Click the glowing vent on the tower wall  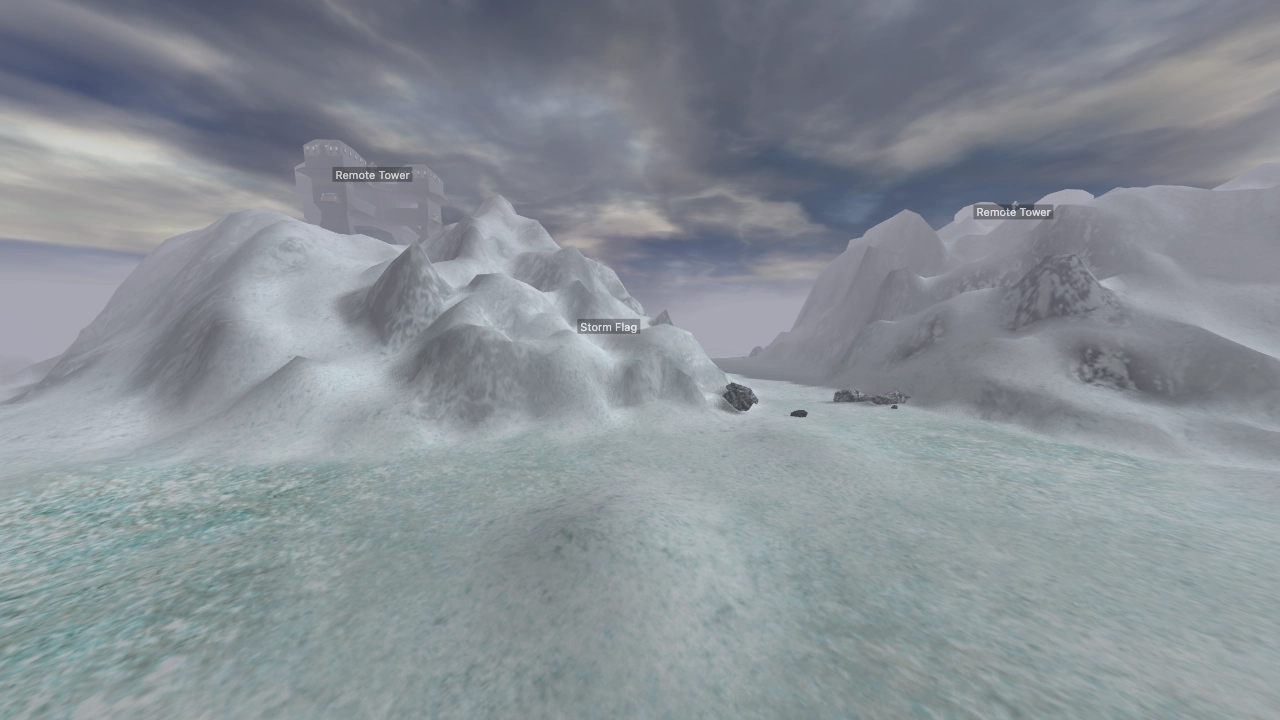(329, 197)
